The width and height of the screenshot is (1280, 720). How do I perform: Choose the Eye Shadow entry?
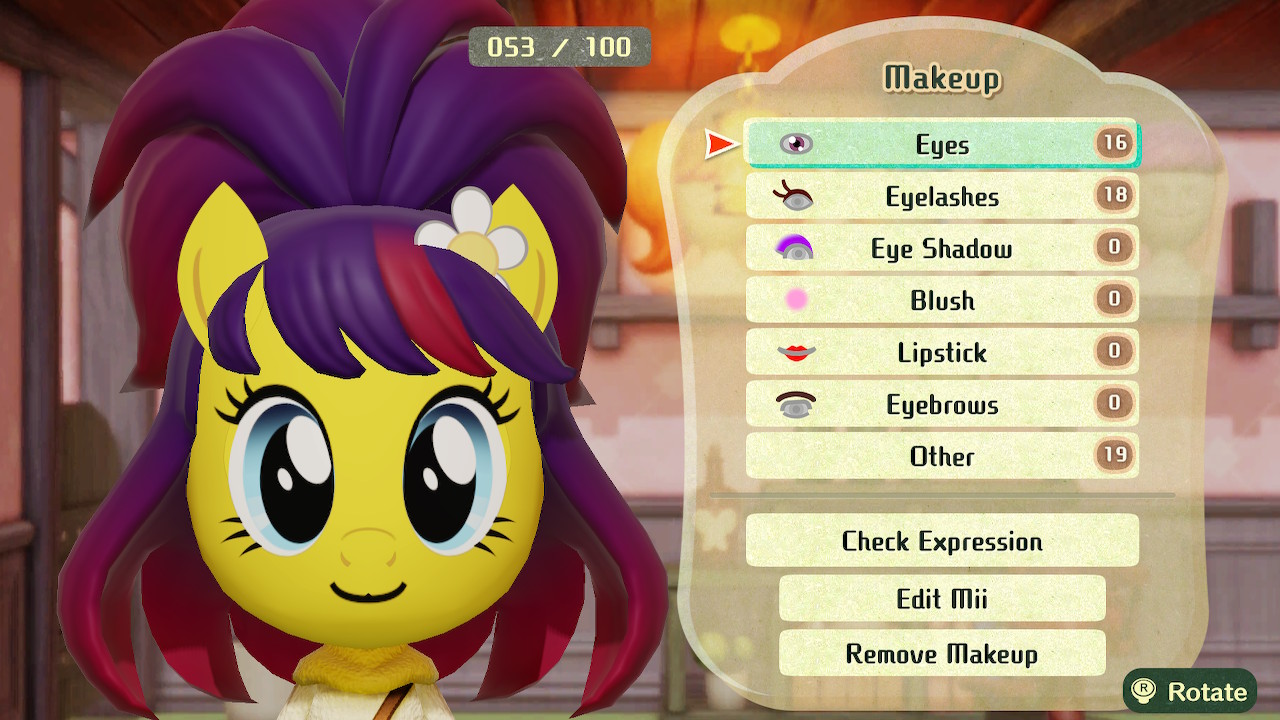[941, 248]
